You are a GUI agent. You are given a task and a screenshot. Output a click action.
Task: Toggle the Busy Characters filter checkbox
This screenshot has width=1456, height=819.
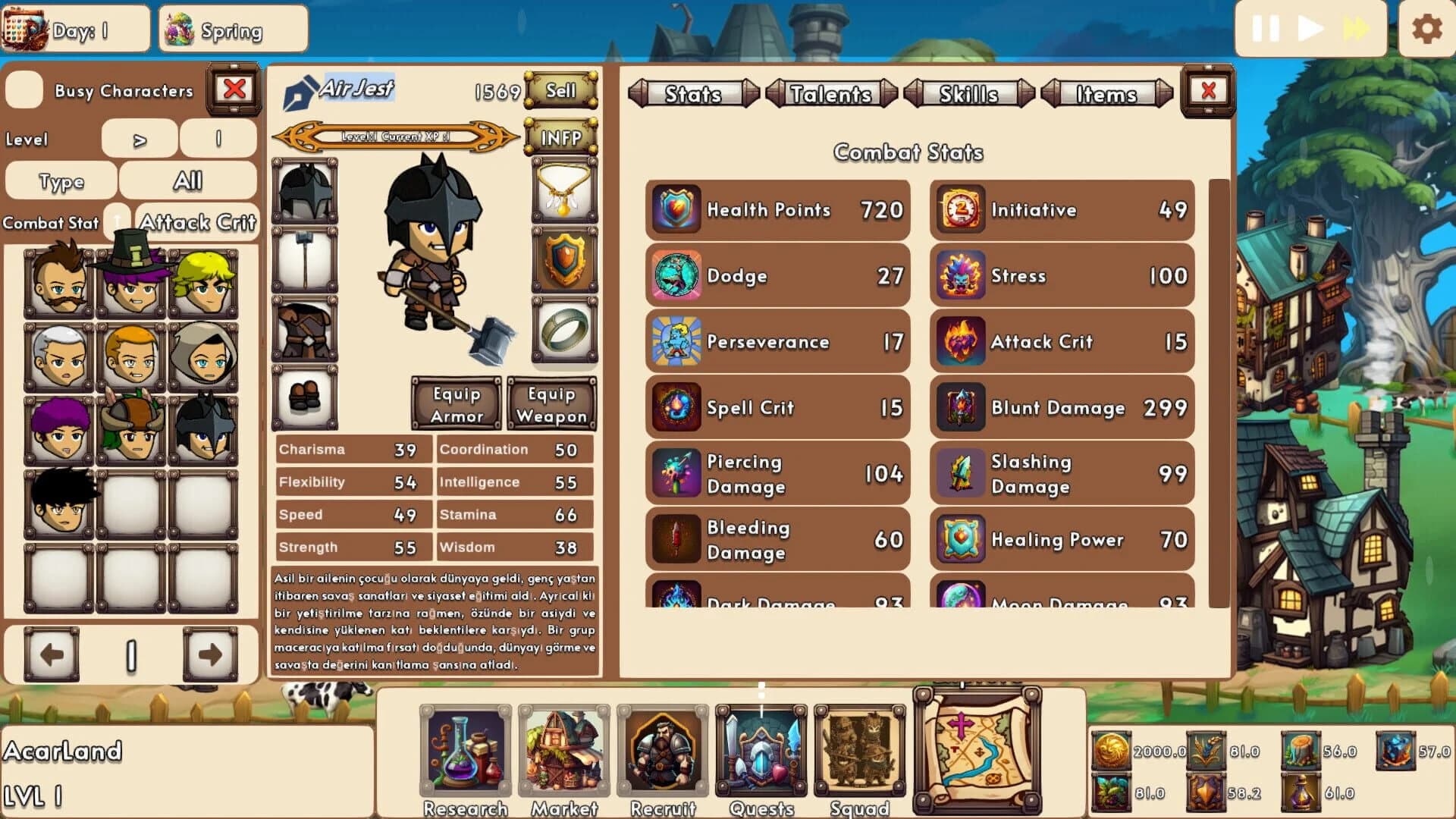click(24, 90)
